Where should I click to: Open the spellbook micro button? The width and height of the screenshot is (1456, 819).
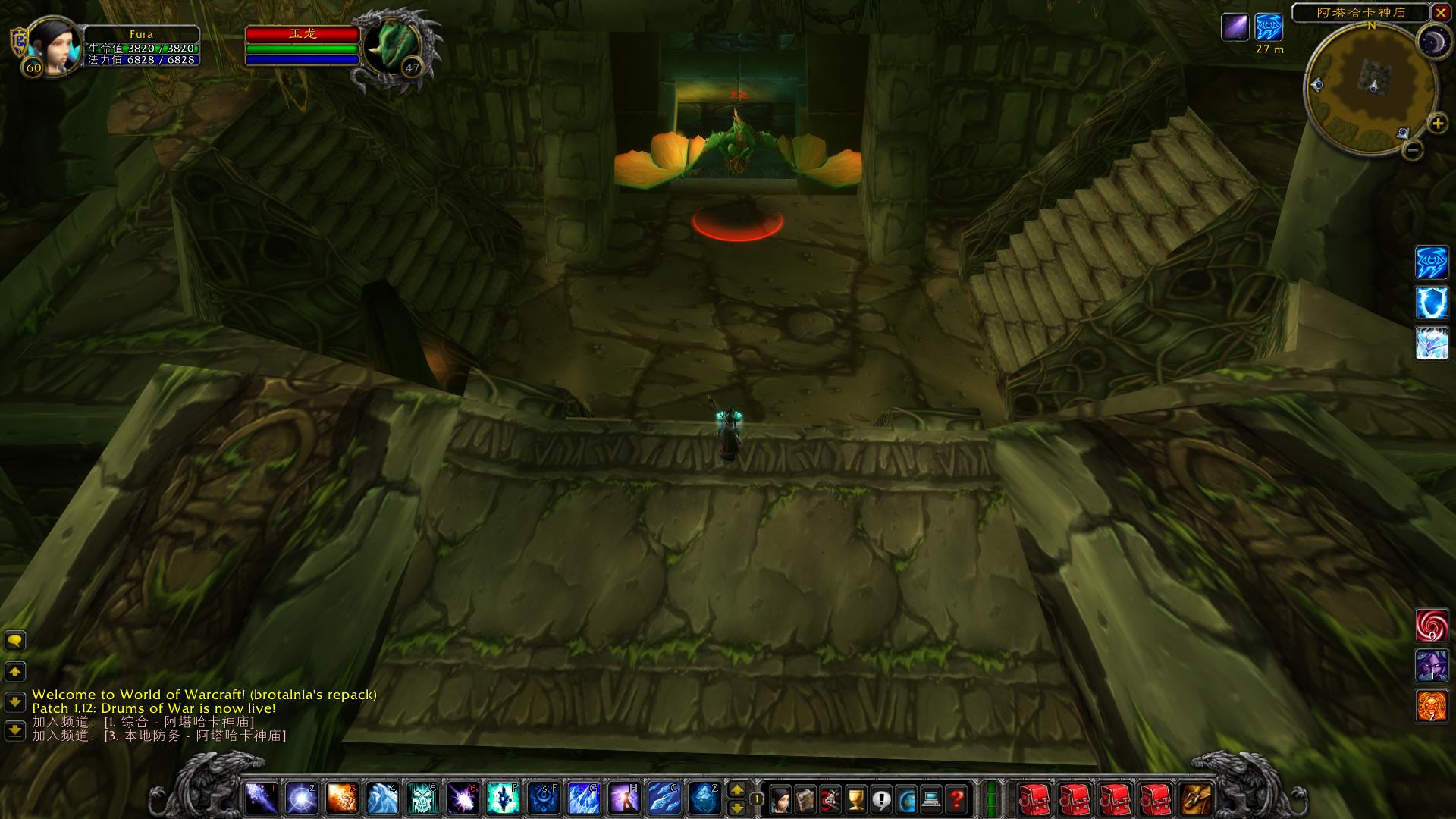coord(805,799)
